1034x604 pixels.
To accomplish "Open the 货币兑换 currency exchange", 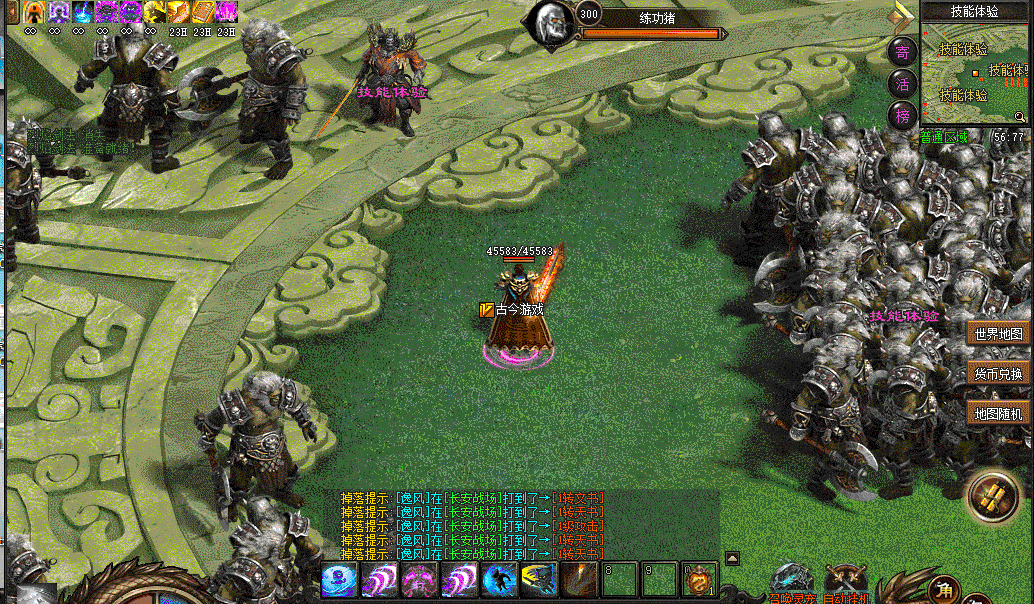I will point(999,374).
